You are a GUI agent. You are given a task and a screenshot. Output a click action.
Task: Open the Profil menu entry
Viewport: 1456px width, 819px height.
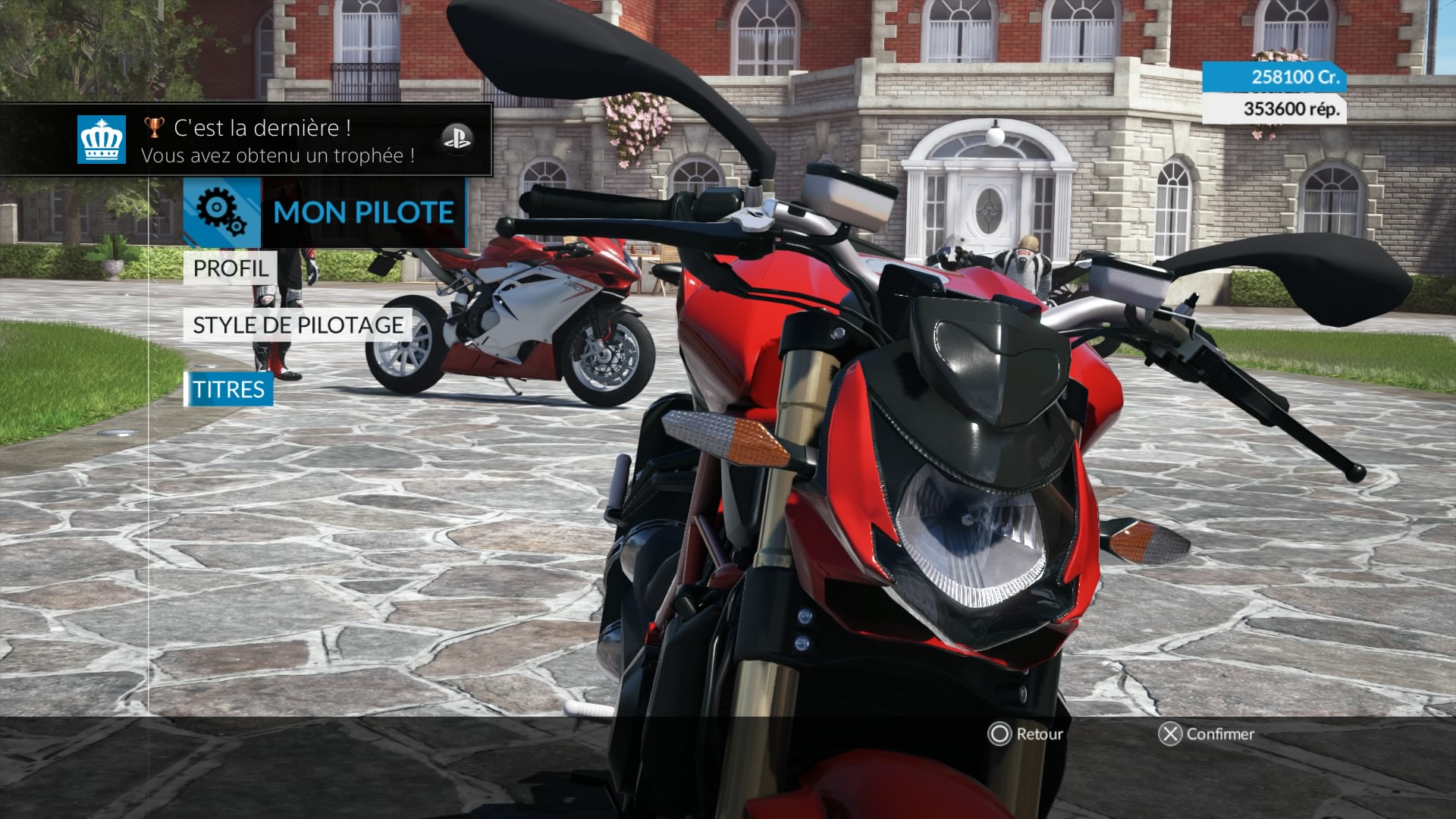[x=230, y=268]
